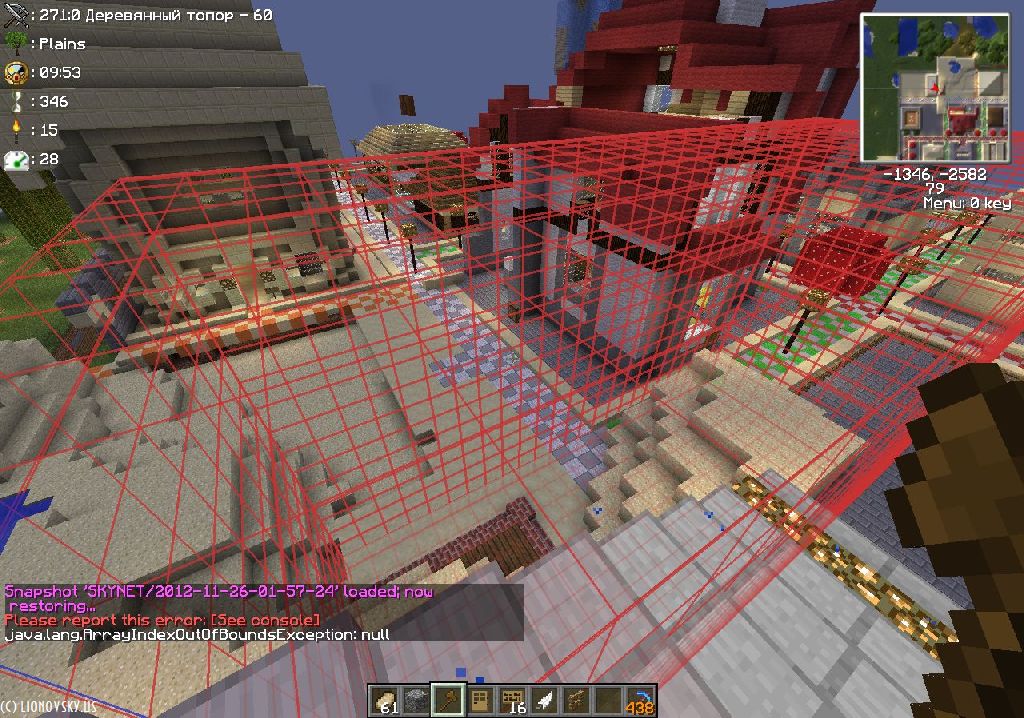This screenshot has height=718, width=1024.
Task: Click the minimap in the corner
Action: (x=937, y=88)
